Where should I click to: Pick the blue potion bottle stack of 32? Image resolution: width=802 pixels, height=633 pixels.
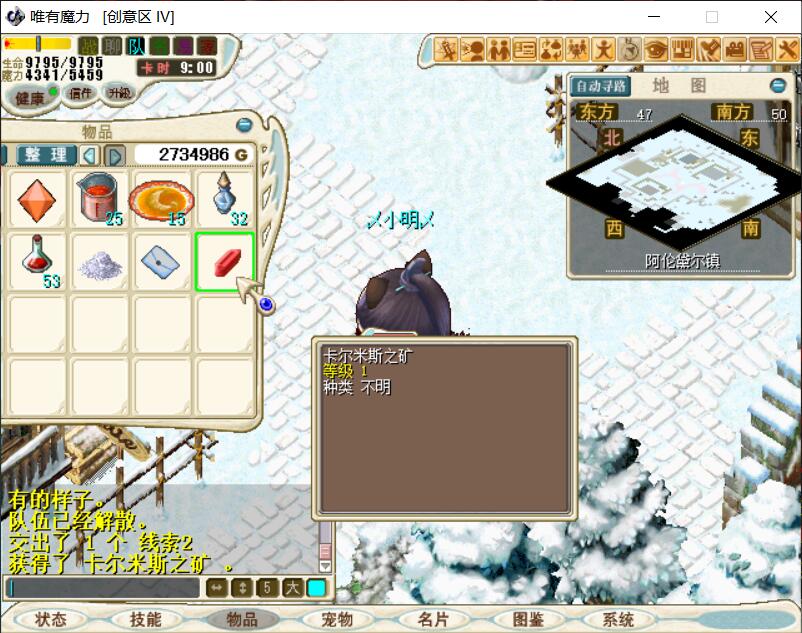(x=225, y=199)
